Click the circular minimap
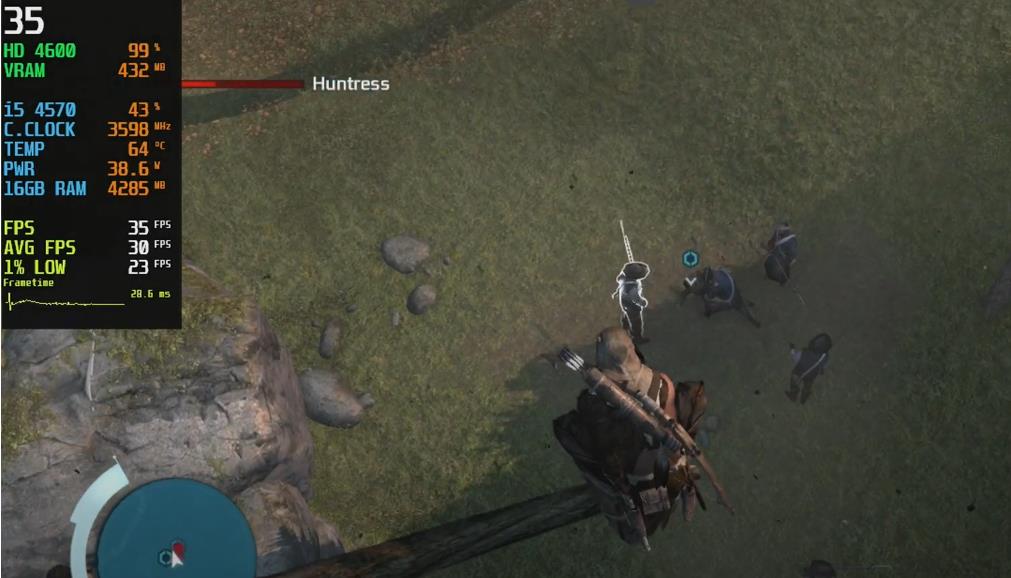This screenshot has height=578, width=1011. [175, 530]
